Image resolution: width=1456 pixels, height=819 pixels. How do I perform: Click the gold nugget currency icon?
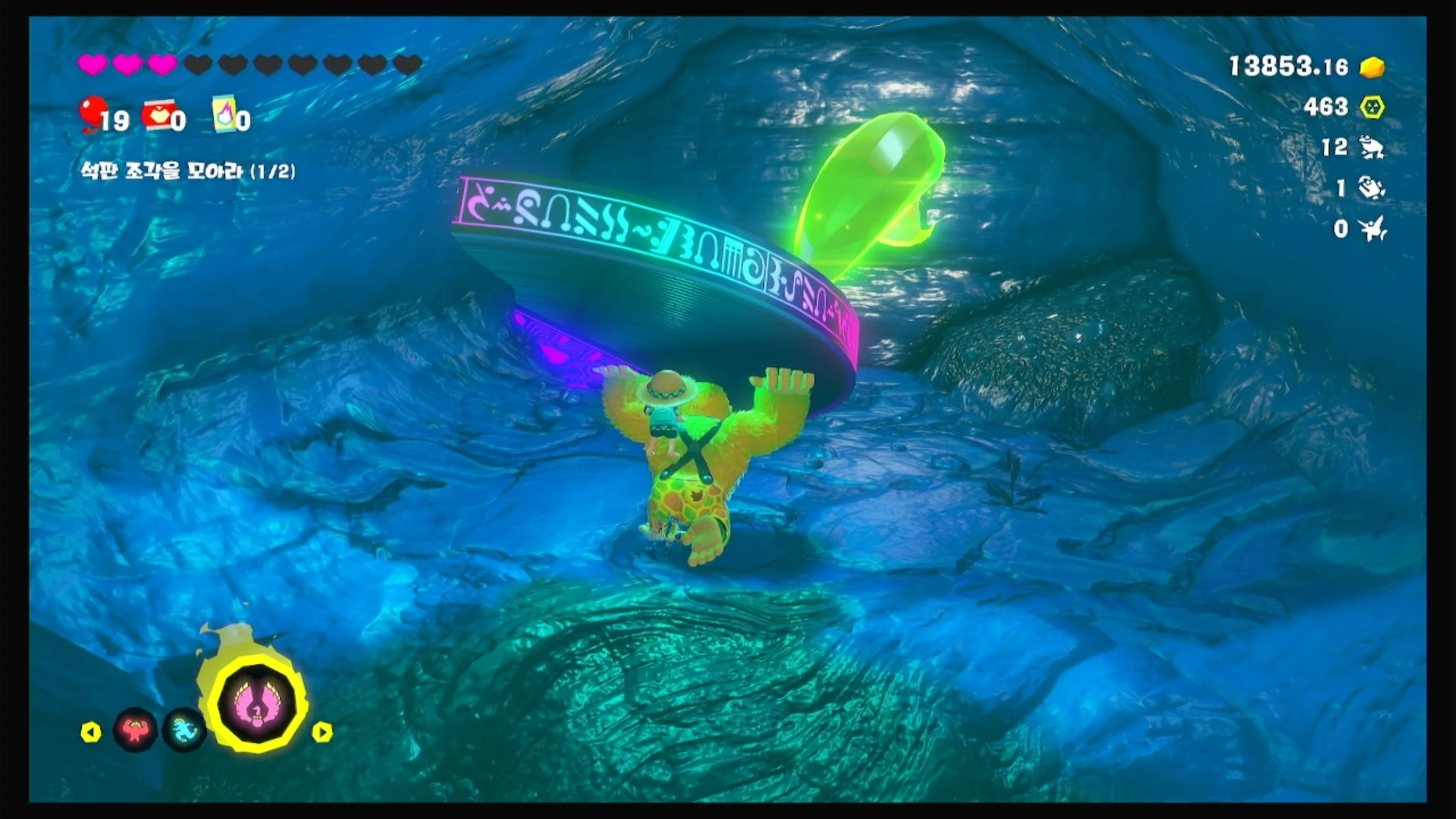tap(1372, 67)
